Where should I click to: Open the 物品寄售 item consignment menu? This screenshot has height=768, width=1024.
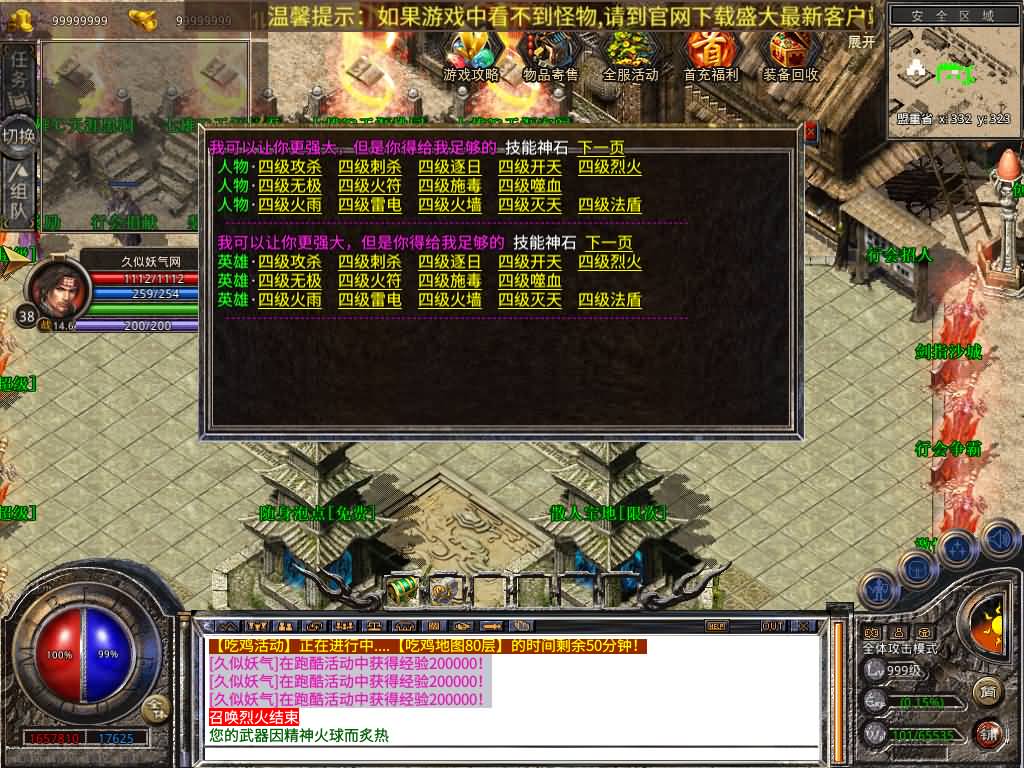point(550,54)
